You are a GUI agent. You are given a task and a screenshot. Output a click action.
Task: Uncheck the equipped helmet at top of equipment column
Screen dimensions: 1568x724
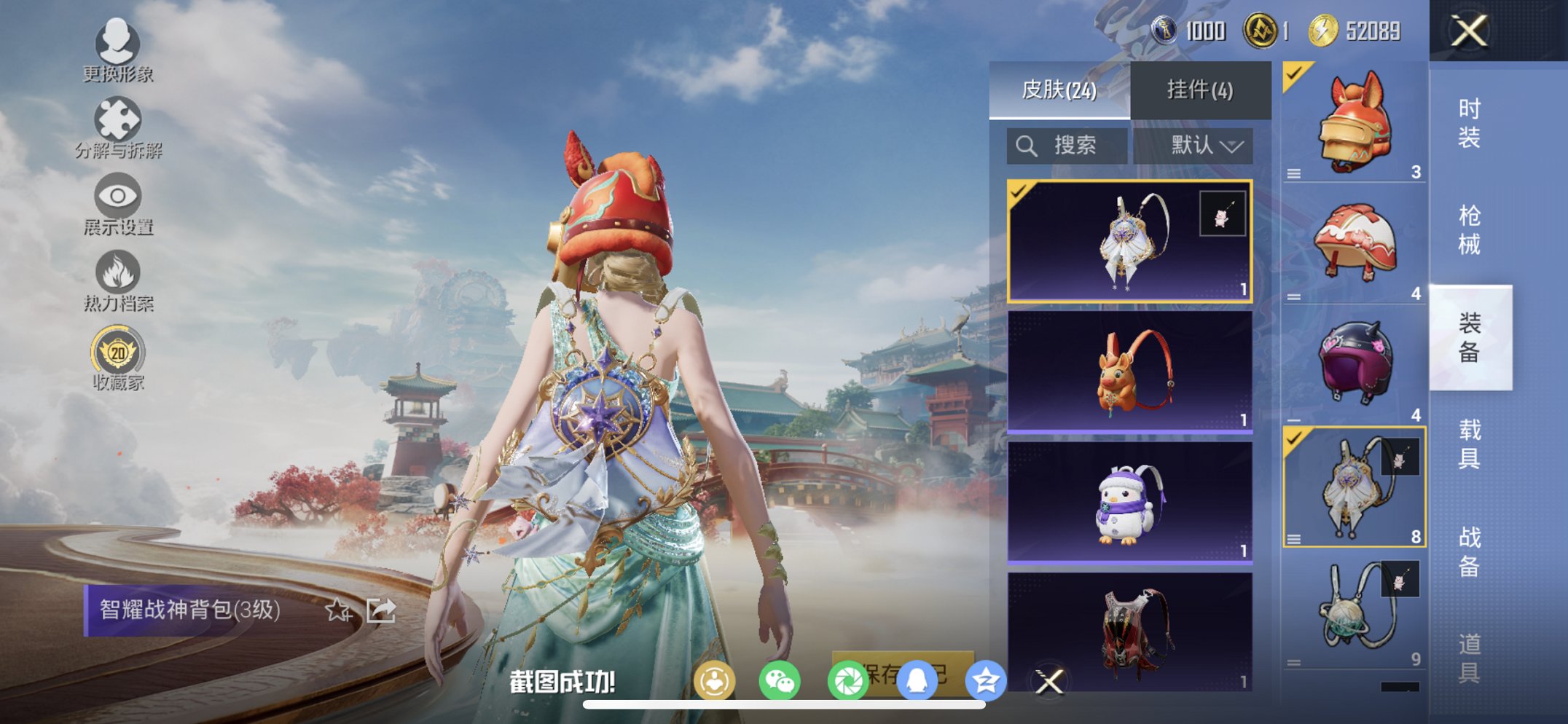click(x=1294, y=73)
